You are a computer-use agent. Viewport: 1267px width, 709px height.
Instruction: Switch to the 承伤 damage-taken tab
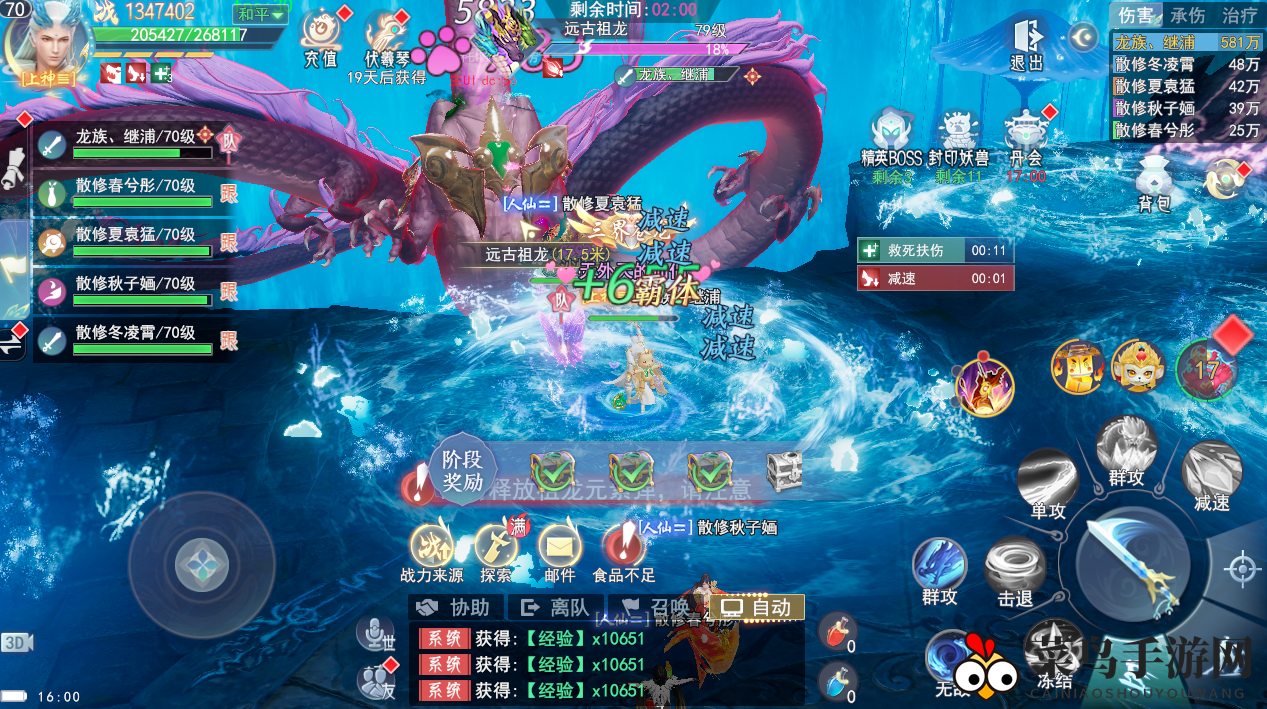coord(1187,16)
